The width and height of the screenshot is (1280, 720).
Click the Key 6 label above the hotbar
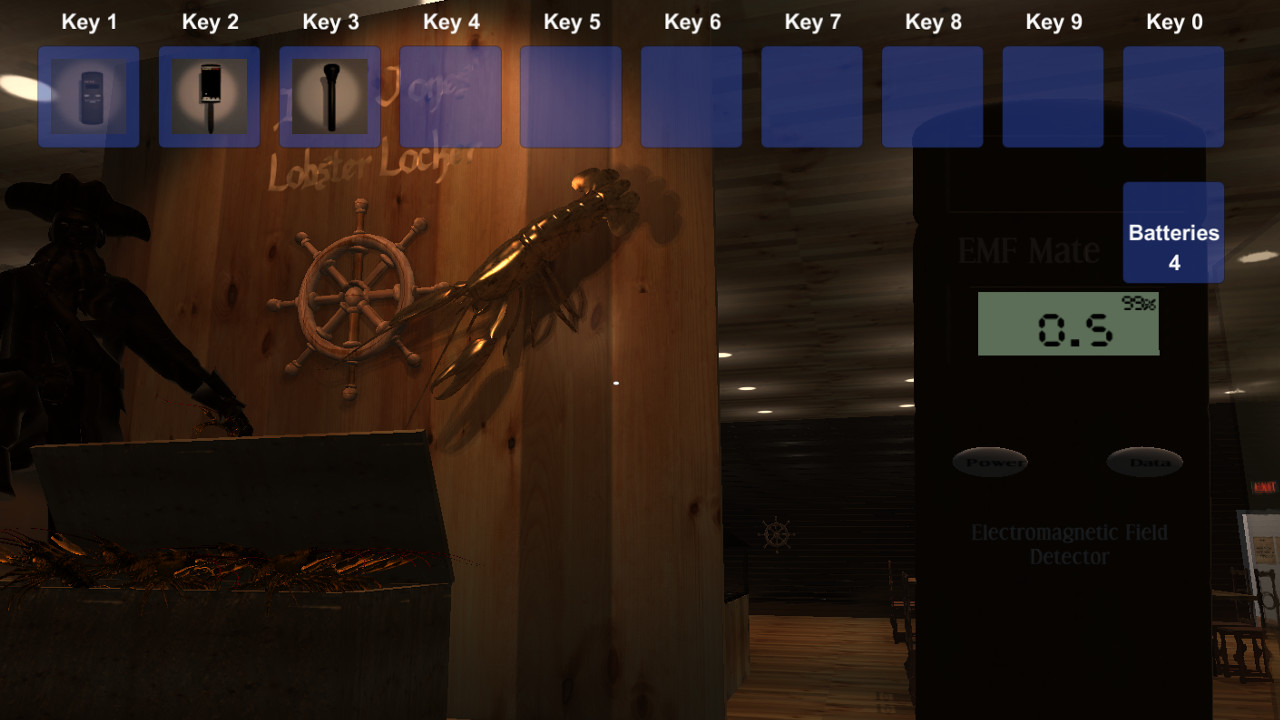coord(692,21)
